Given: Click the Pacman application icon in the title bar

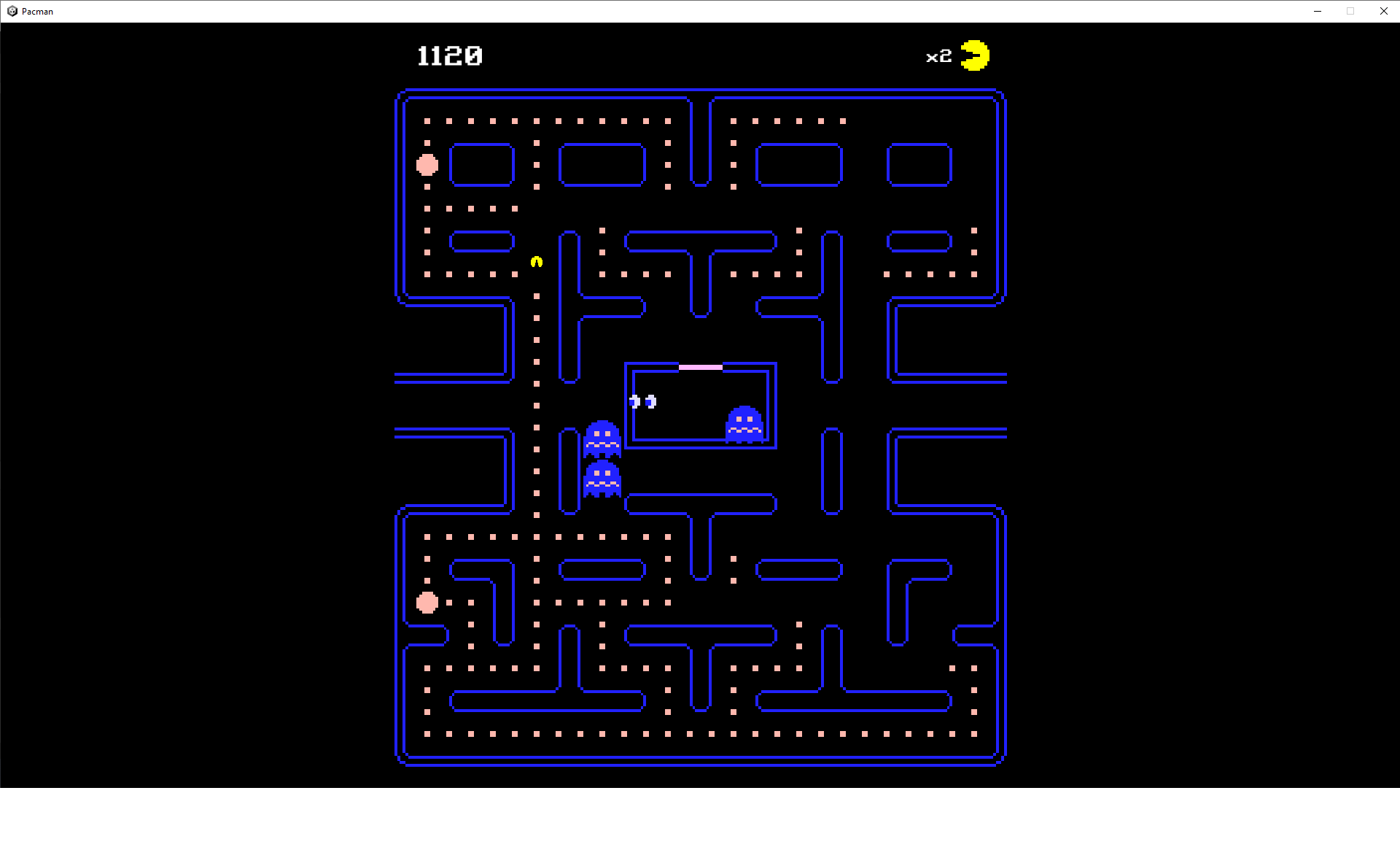Looking at the screenshot, I should click(12, 11).
